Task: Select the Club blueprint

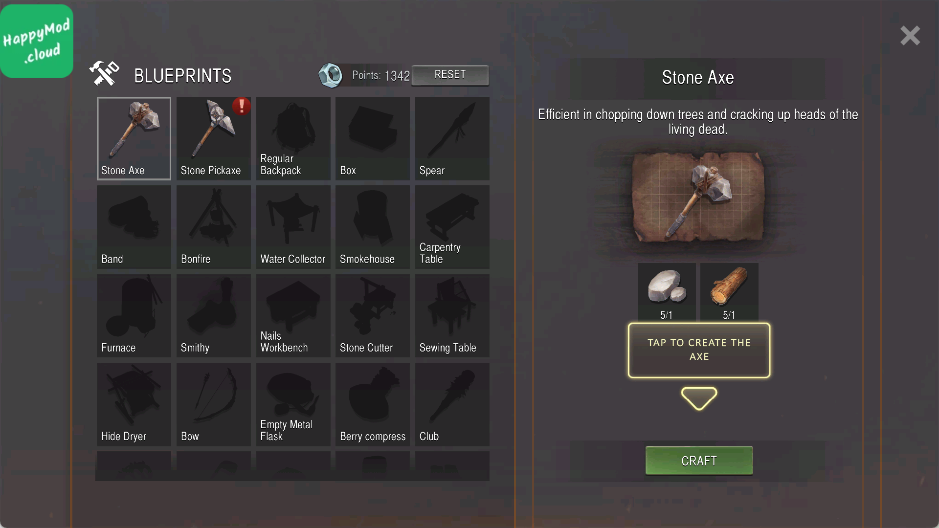Action: pyautogui.click(x=452, y=404)
